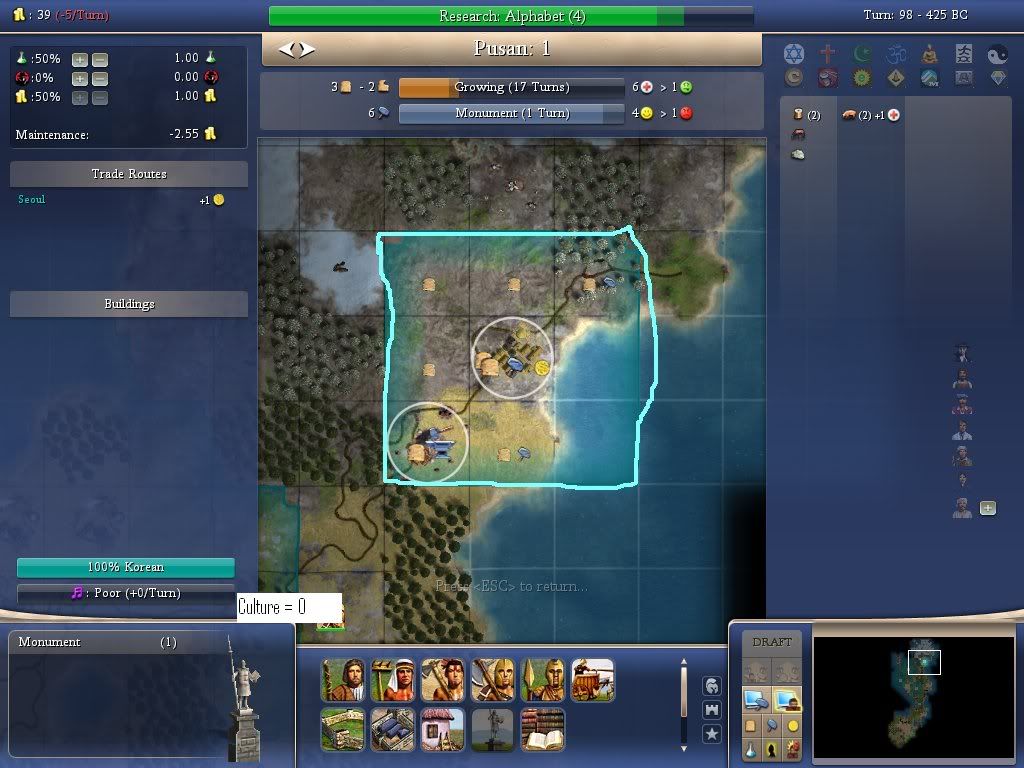The height and width of the screenshot is (768, 1024).
Task: Lower the research rate with its minus button
Action: [100, 59]
